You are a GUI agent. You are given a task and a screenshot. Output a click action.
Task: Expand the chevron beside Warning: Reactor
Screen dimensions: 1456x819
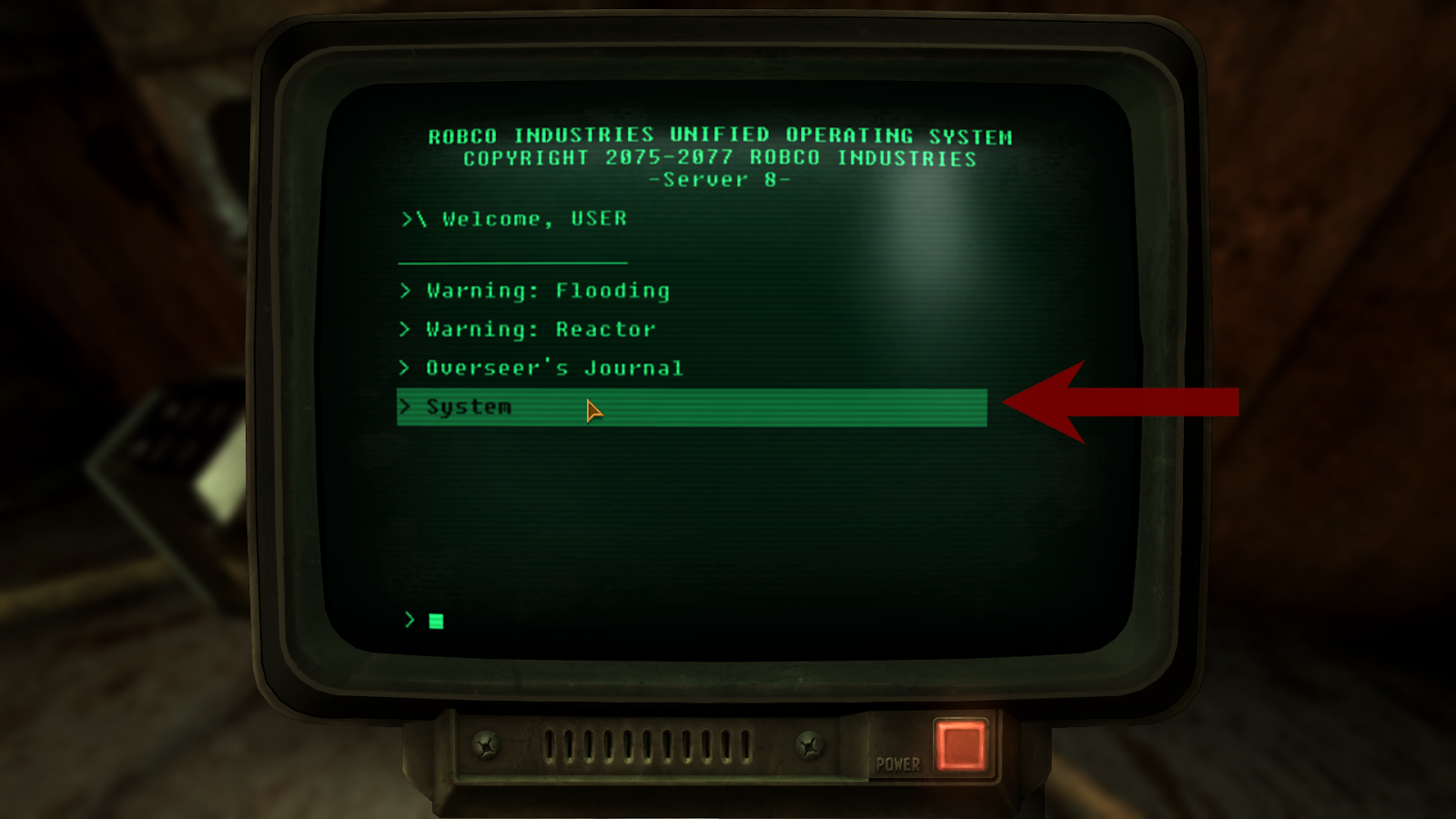[404, 329]
